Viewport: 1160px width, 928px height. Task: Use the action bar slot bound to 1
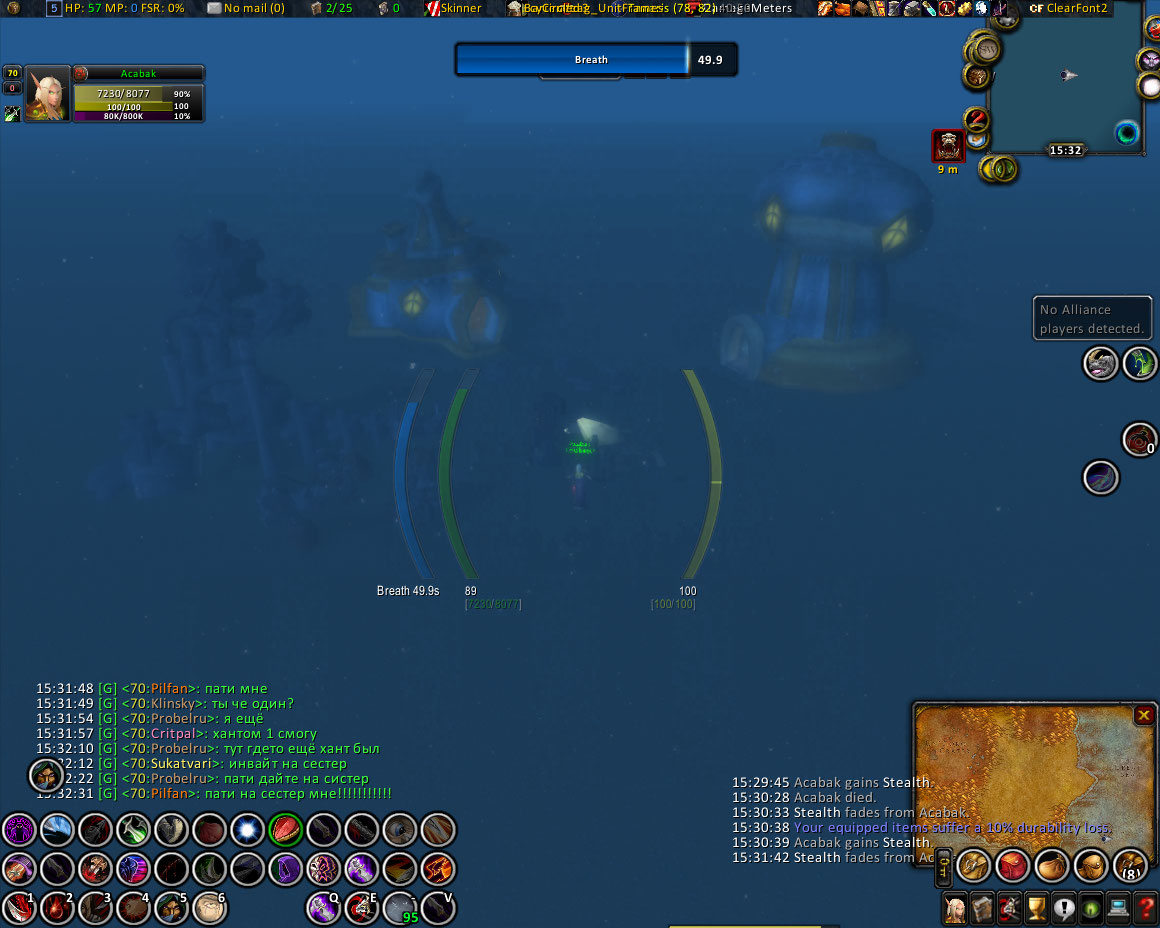(x=19, y=907)
